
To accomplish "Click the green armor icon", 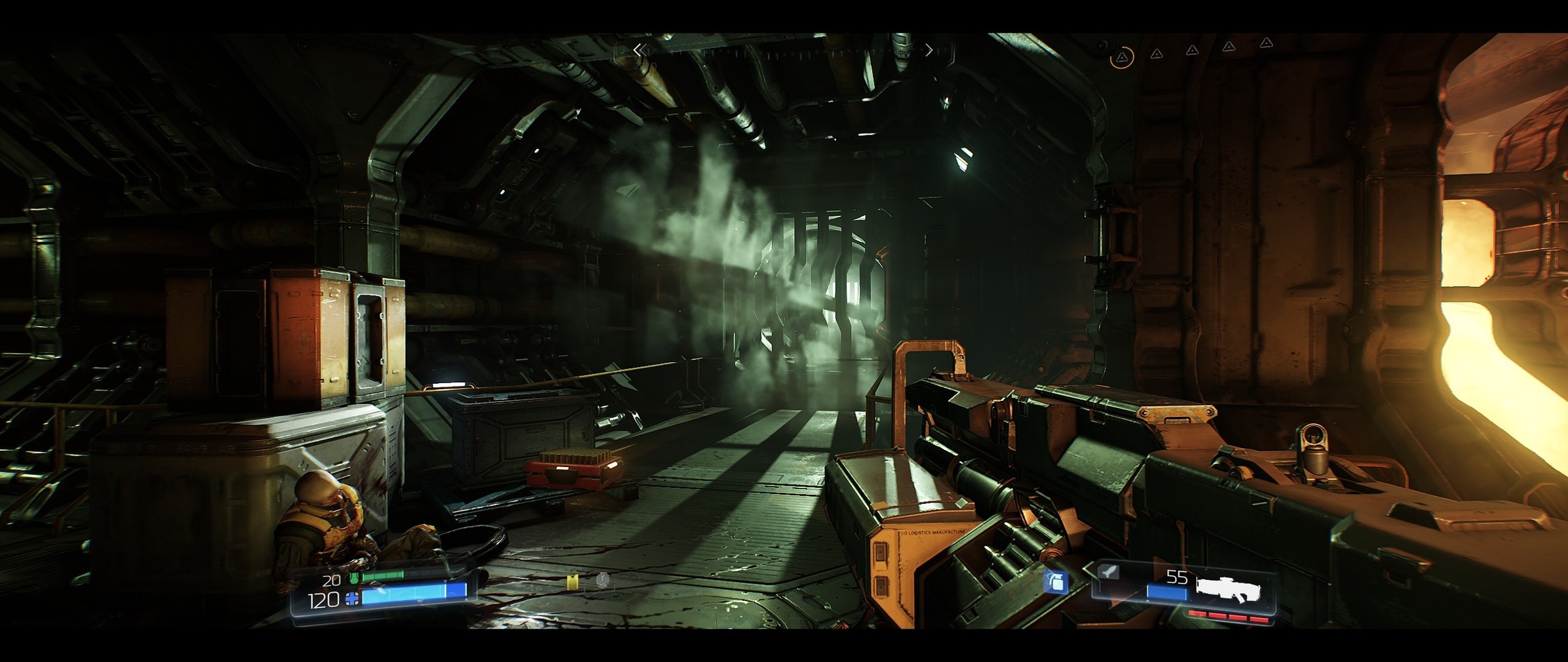I will point(354,578).
